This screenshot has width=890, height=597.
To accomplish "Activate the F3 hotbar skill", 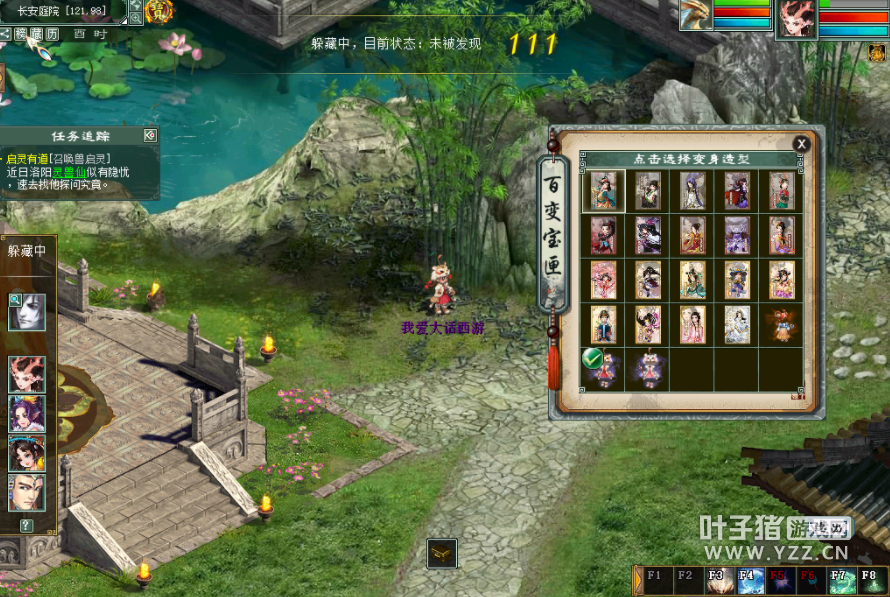I will click(716, 581).
